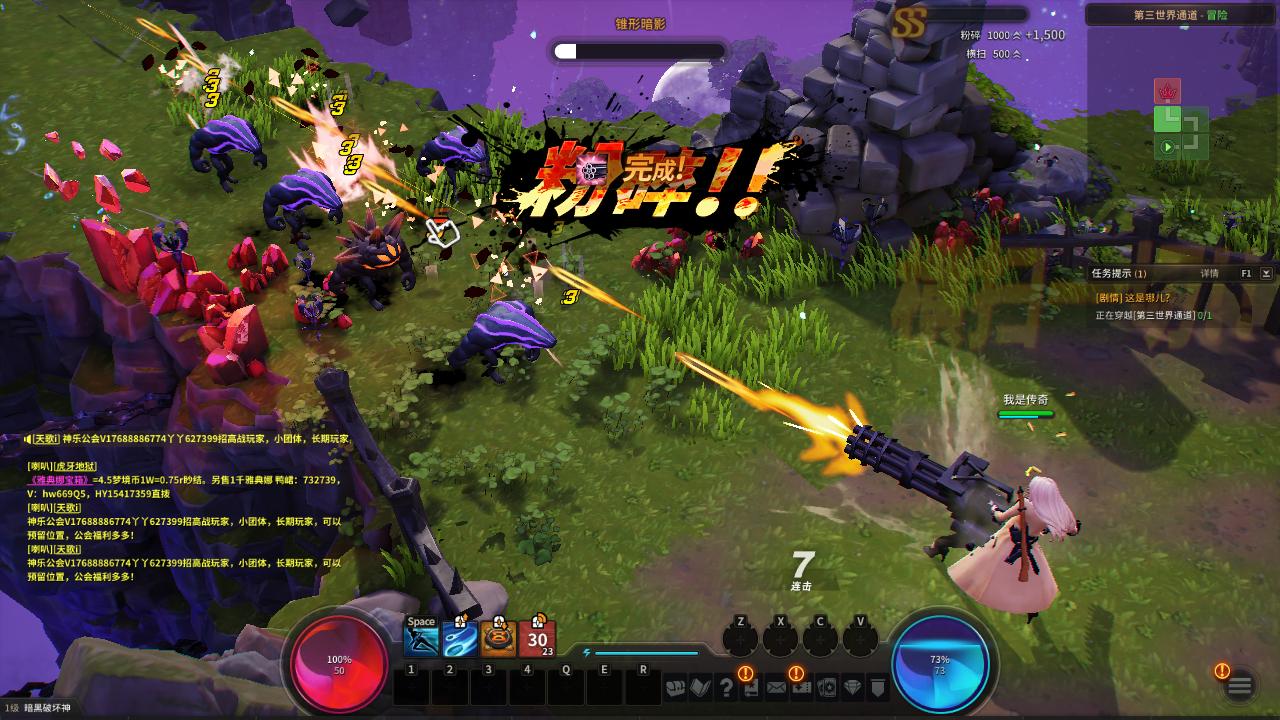Activate the orange turret skill icon
The image size is (1280, 720).
[x=498, y=638]
